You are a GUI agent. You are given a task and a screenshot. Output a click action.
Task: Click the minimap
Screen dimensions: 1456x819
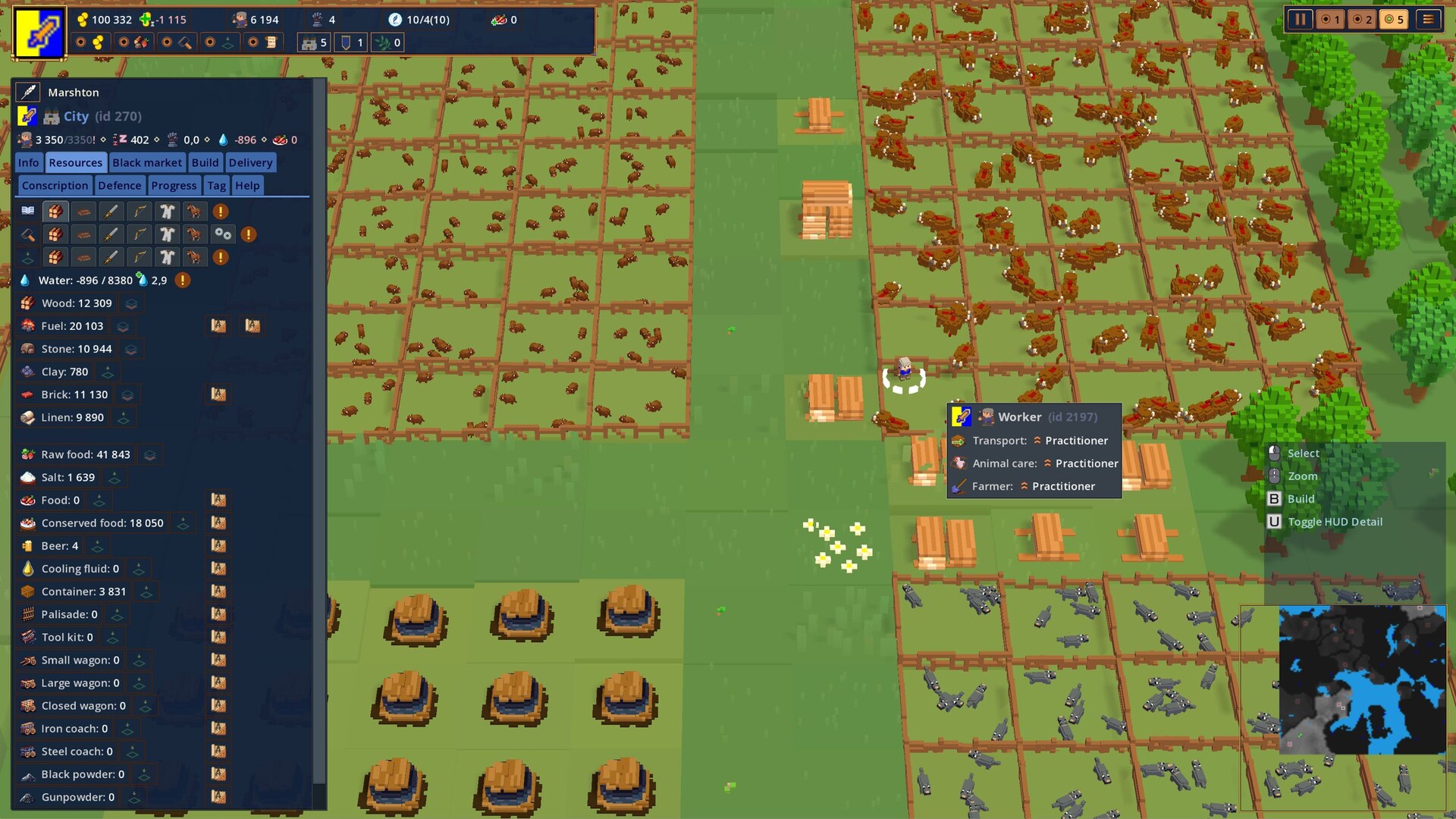1362,679
